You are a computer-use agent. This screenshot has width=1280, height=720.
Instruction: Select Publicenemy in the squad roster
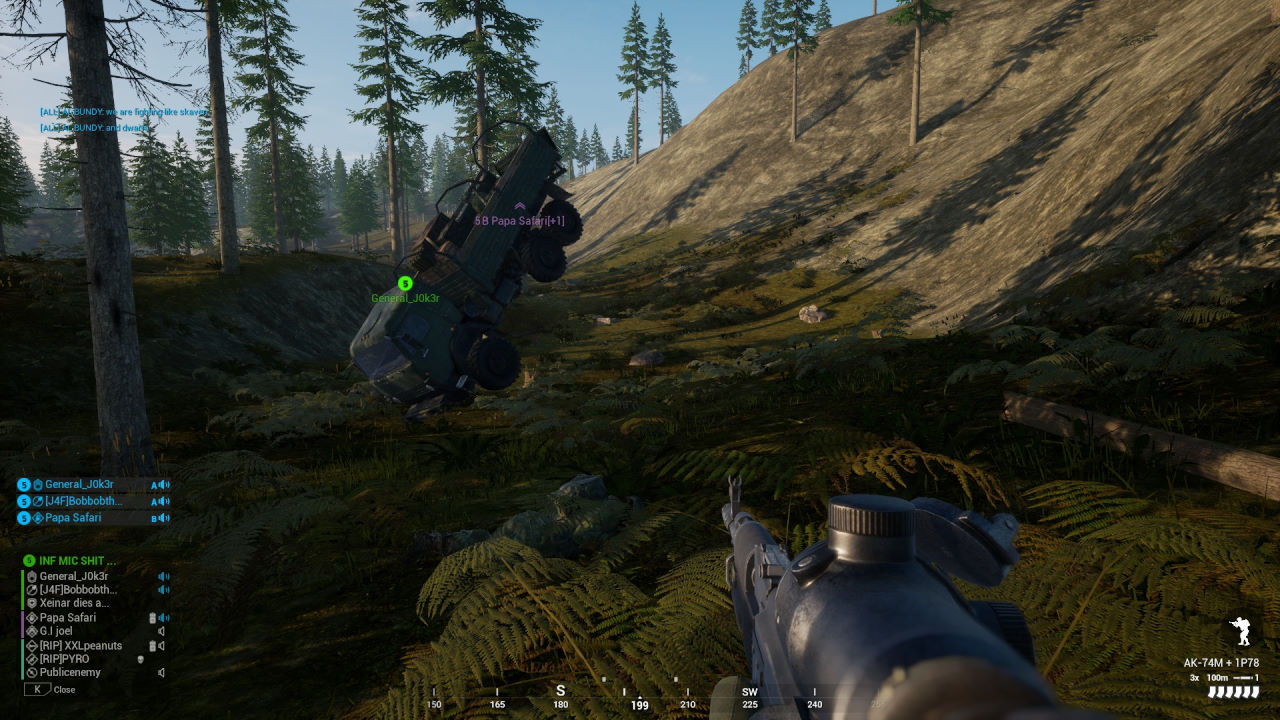point(70,673)
